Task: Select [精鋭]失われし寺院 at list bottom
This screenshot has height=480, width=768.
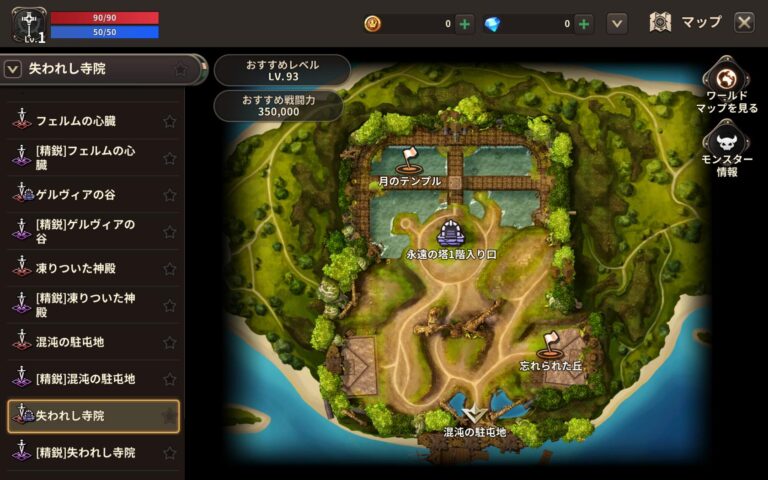Action: [84, 452]
